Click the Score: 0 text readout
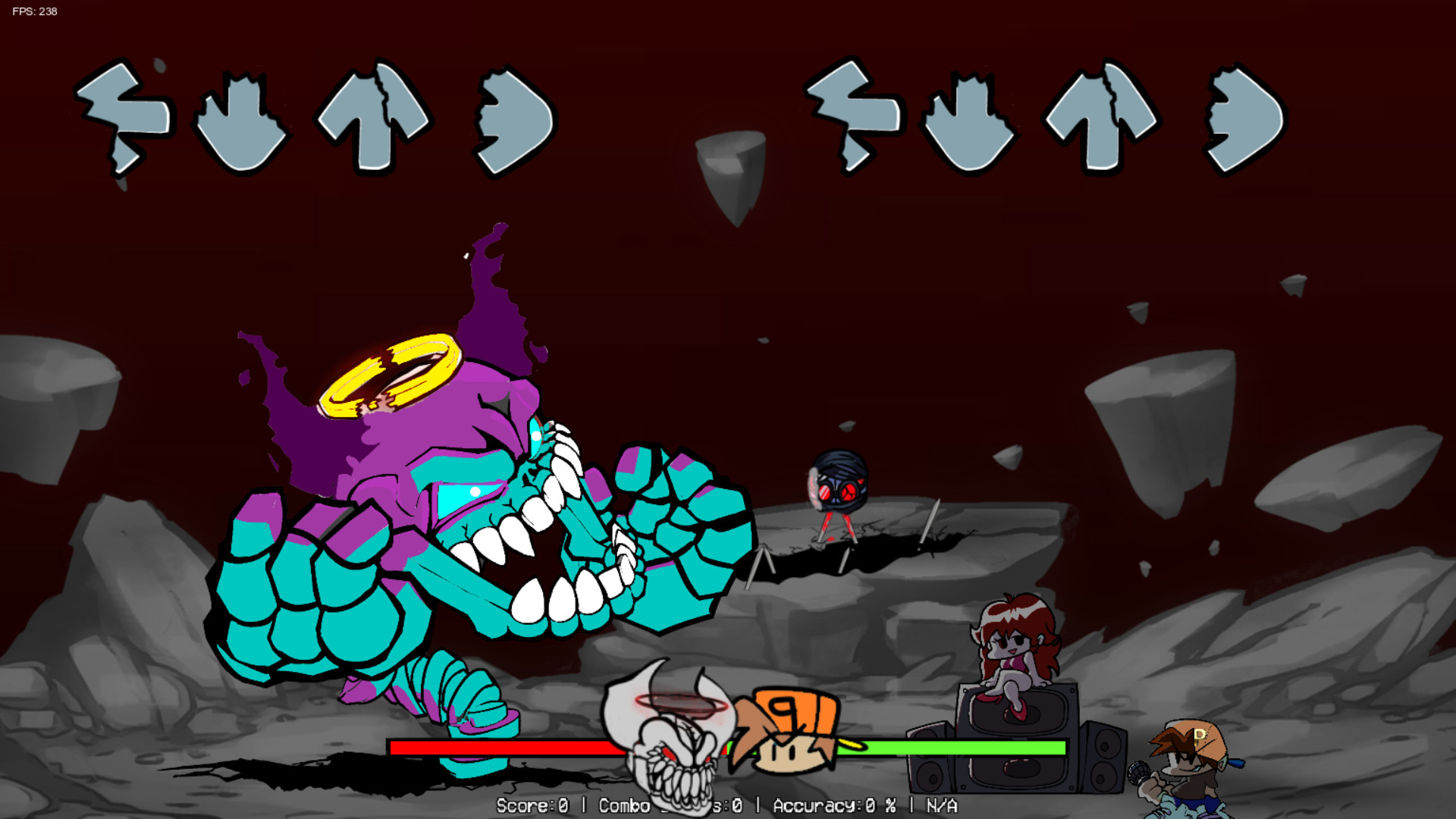This screenshot has width=1456, height=819. pyautogui.click(x=531, y=806)
